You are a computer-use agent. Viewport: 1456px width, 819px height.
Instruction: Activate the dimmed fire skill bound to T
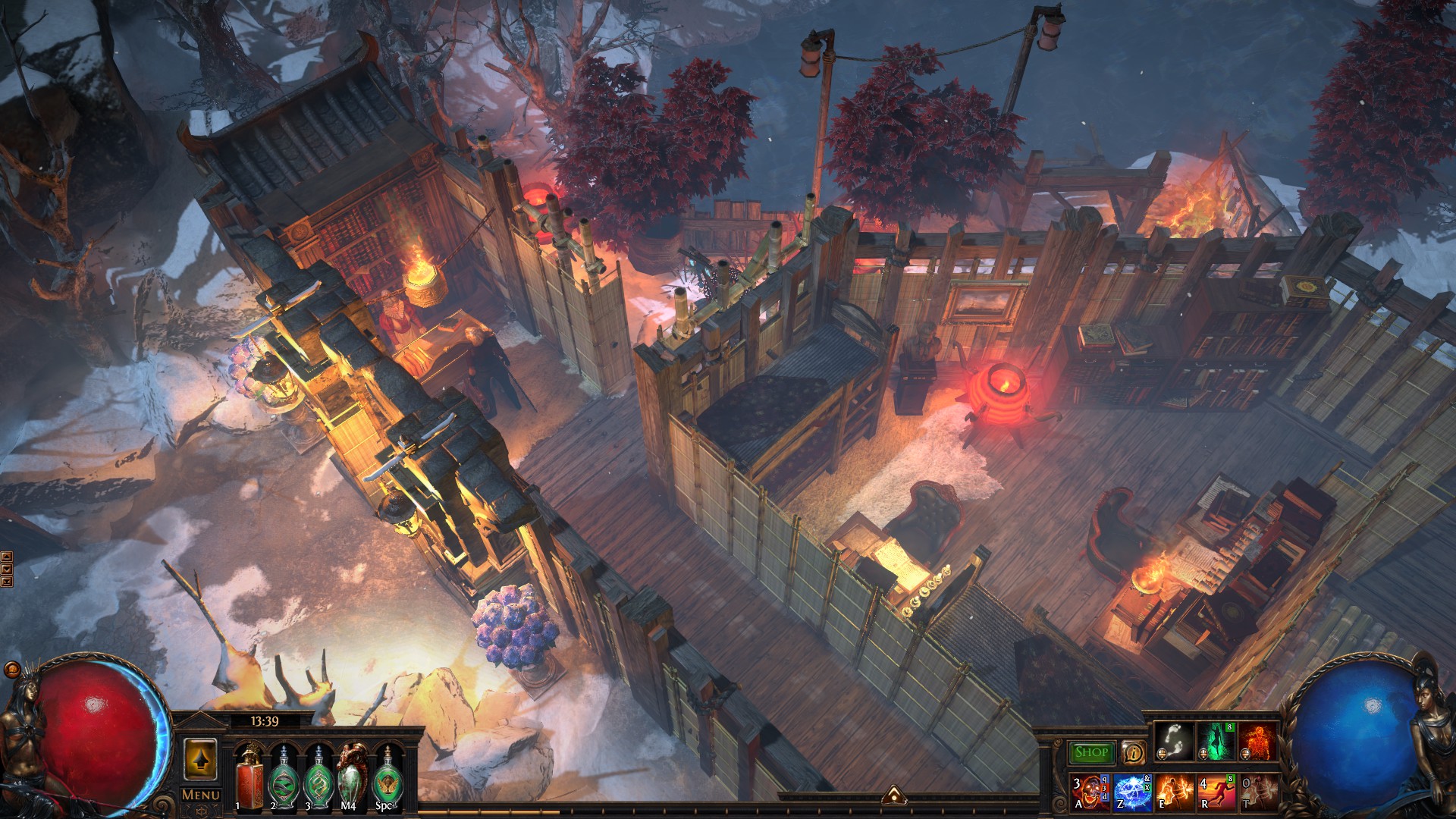point(1257,792)
